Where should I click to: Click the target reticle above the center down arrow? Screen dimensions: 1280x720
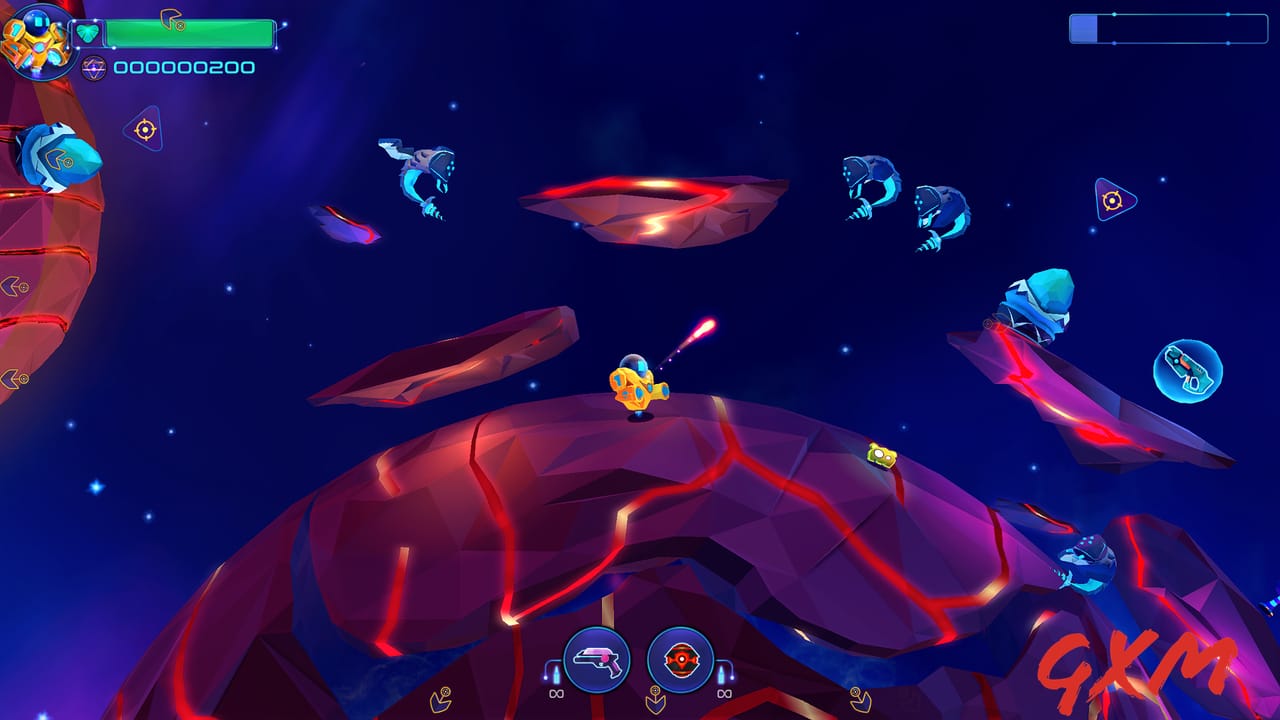click(655, 691)
